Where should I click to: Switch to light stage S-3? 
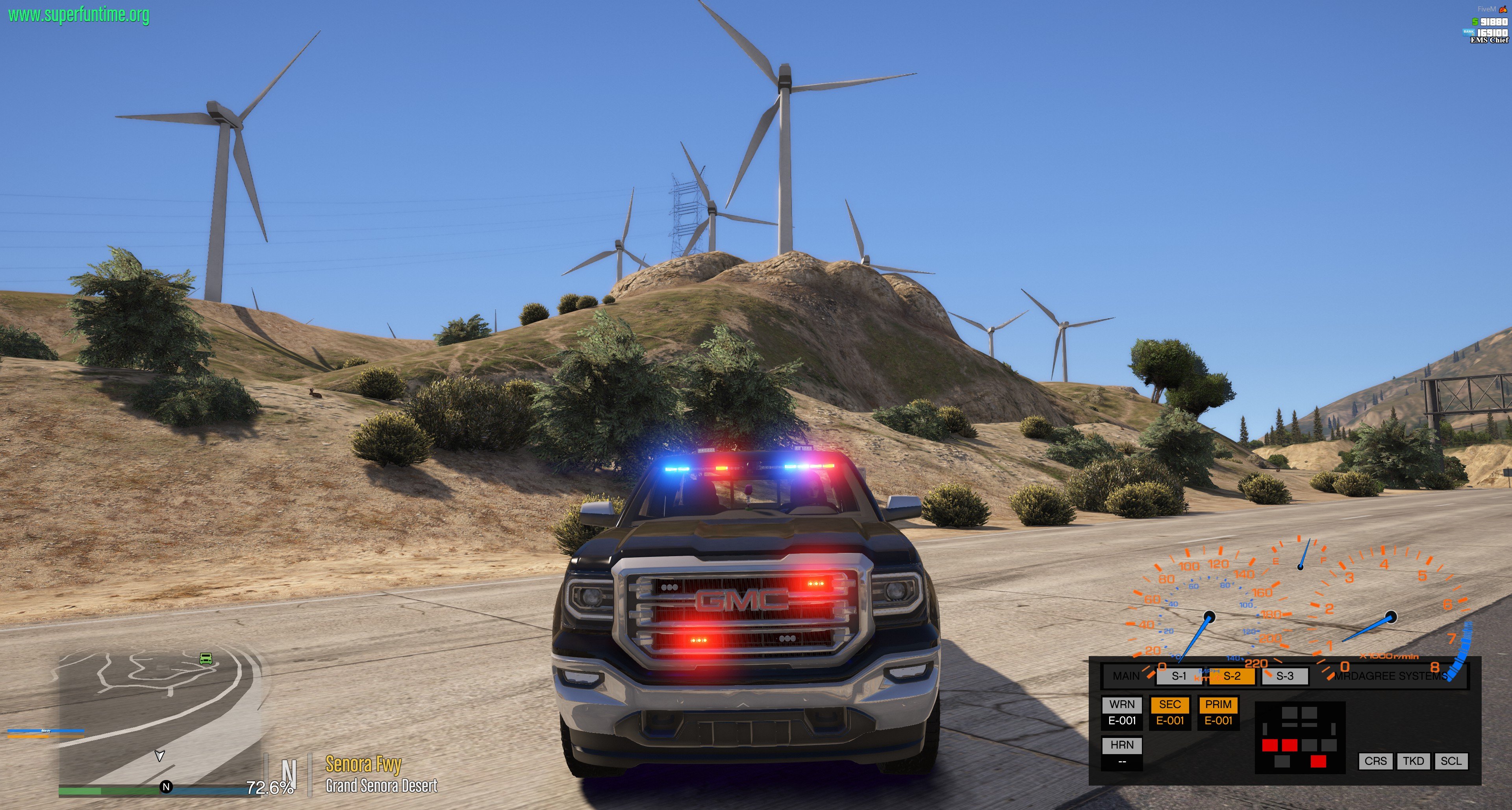click(1285, 676)
